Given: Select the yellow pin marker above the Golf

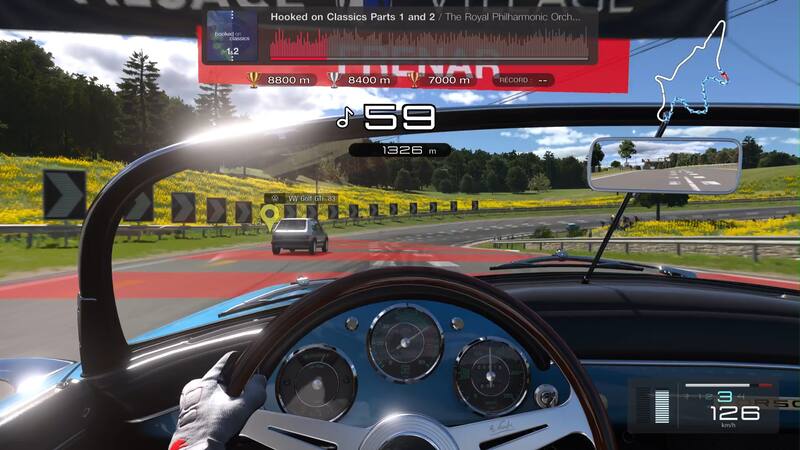Looking at the screenshot, I should coord(269,213).
